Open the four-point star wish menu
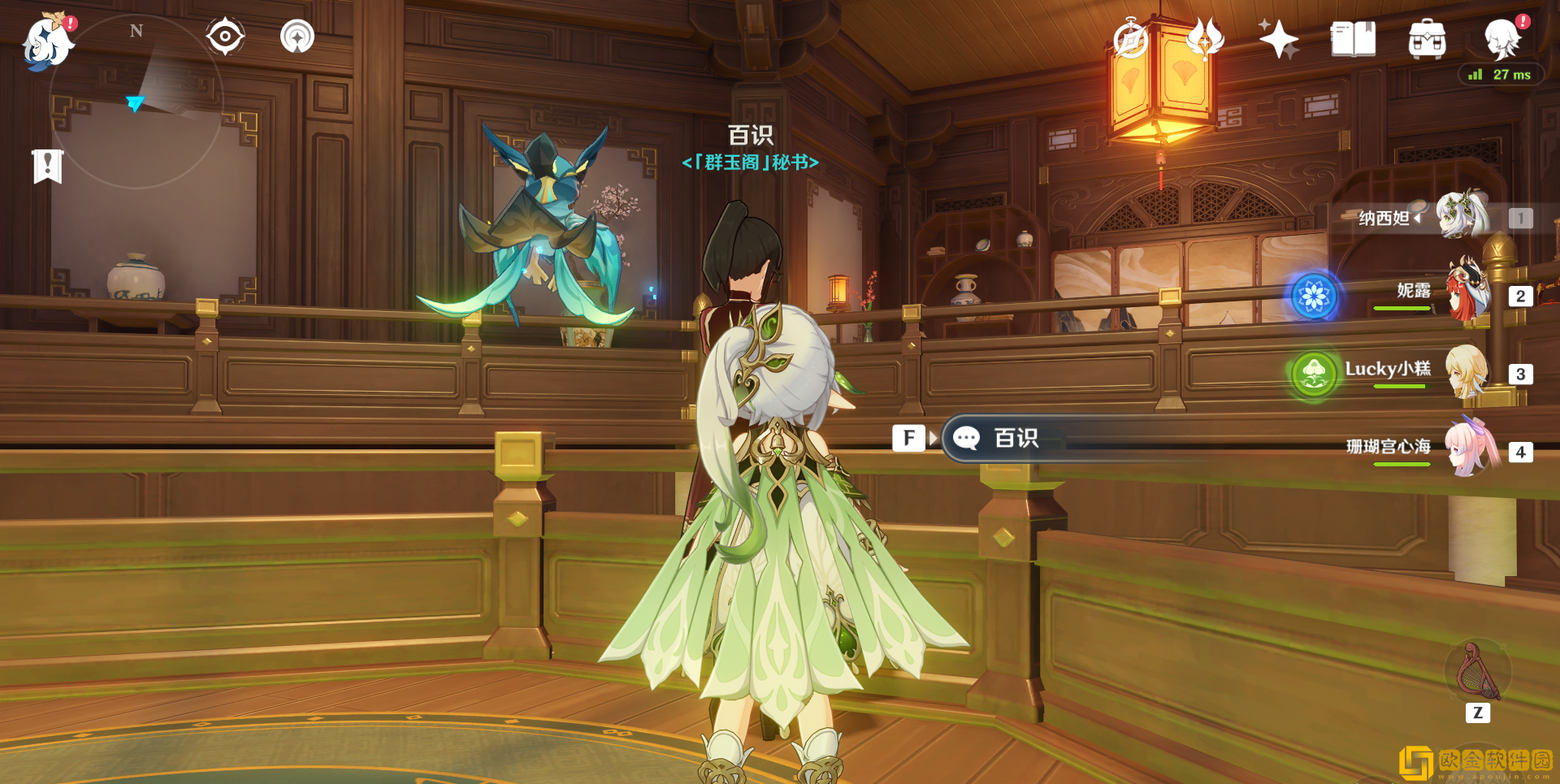This screenshot has width=1560, height=784. pos(1278,39)
